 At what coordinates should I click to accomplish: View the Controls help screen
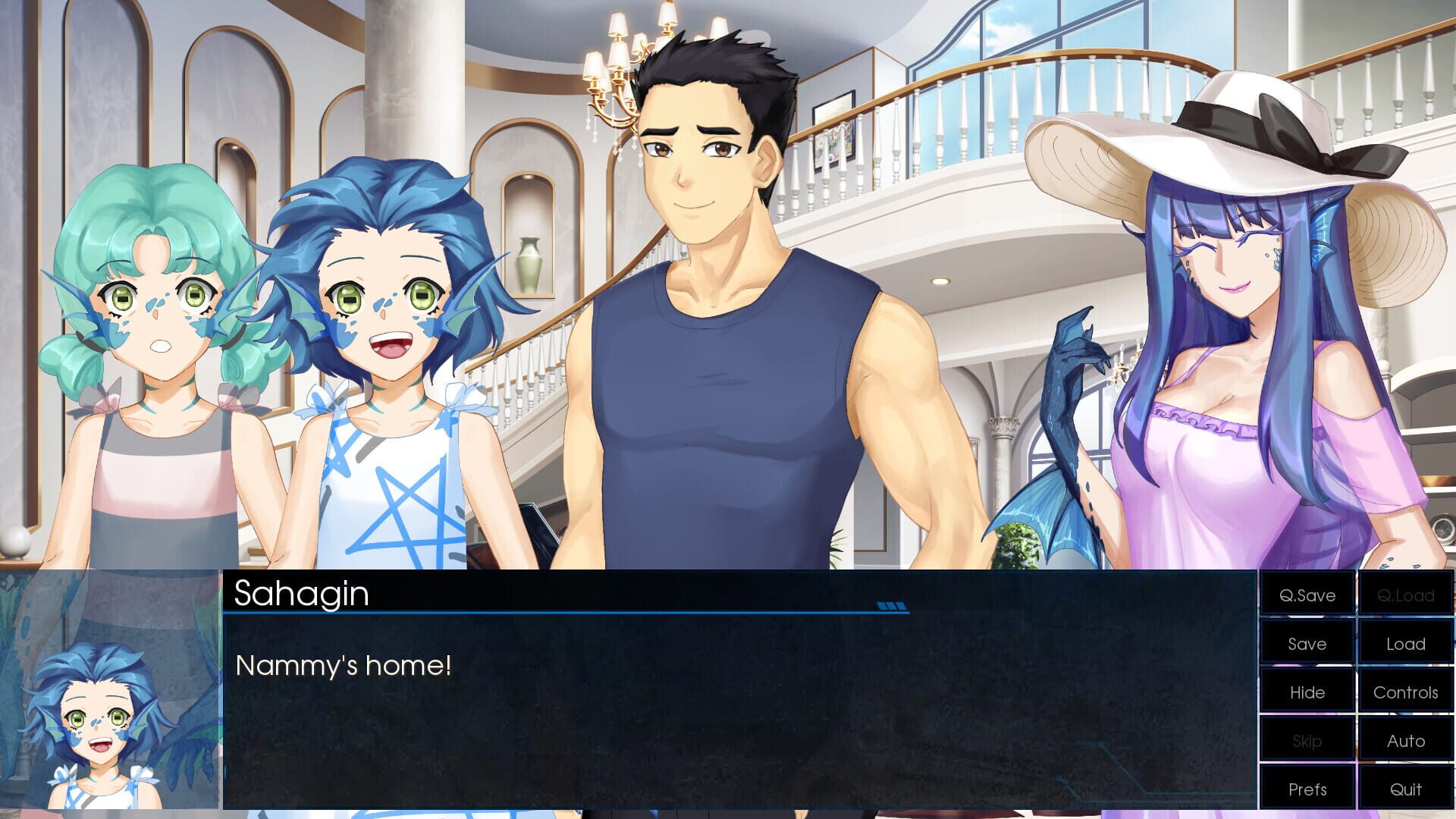click(x=1405, y=692)
